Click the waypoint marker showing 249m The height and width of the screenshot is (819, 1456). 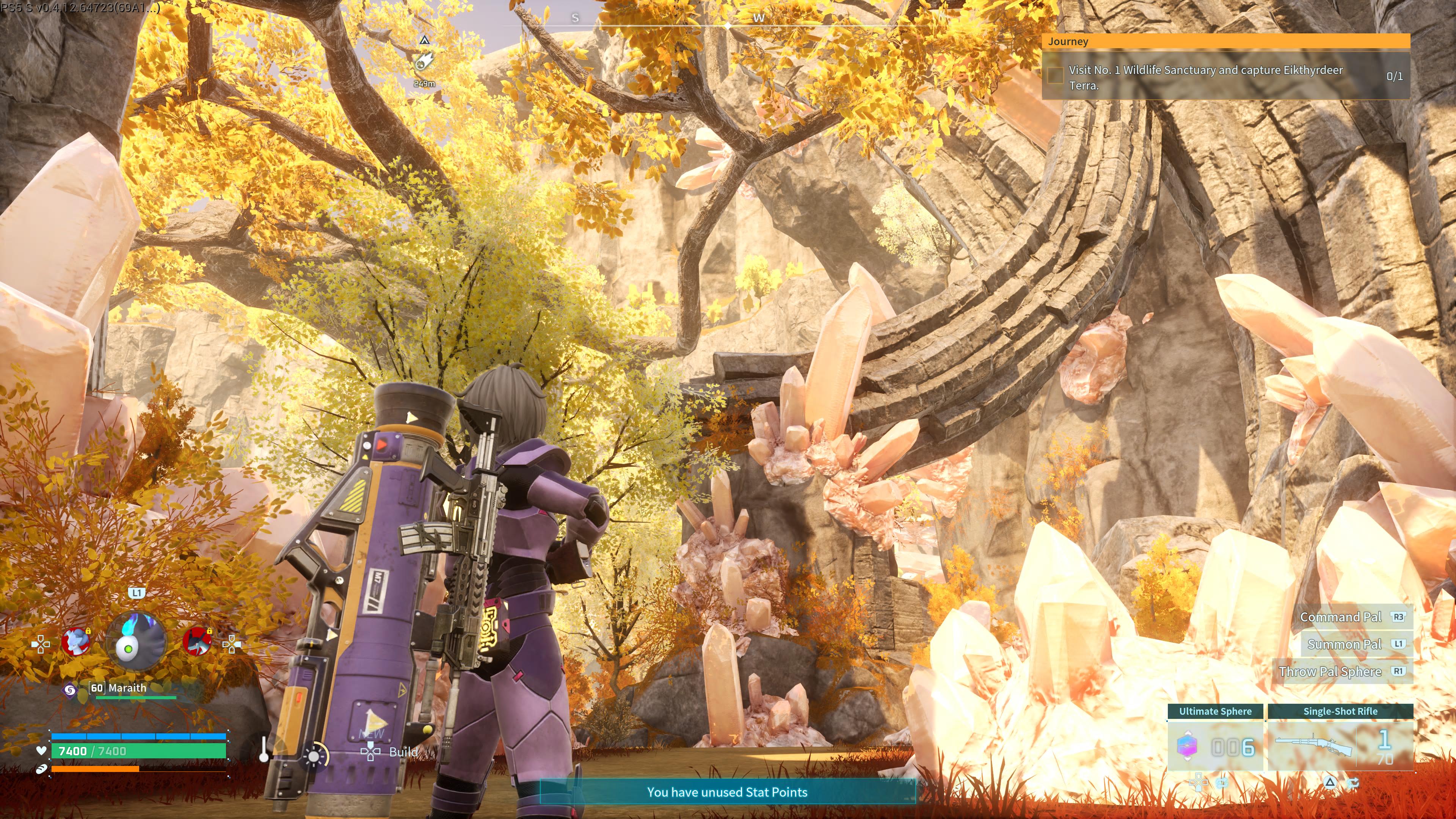click(x=424, y=61)
